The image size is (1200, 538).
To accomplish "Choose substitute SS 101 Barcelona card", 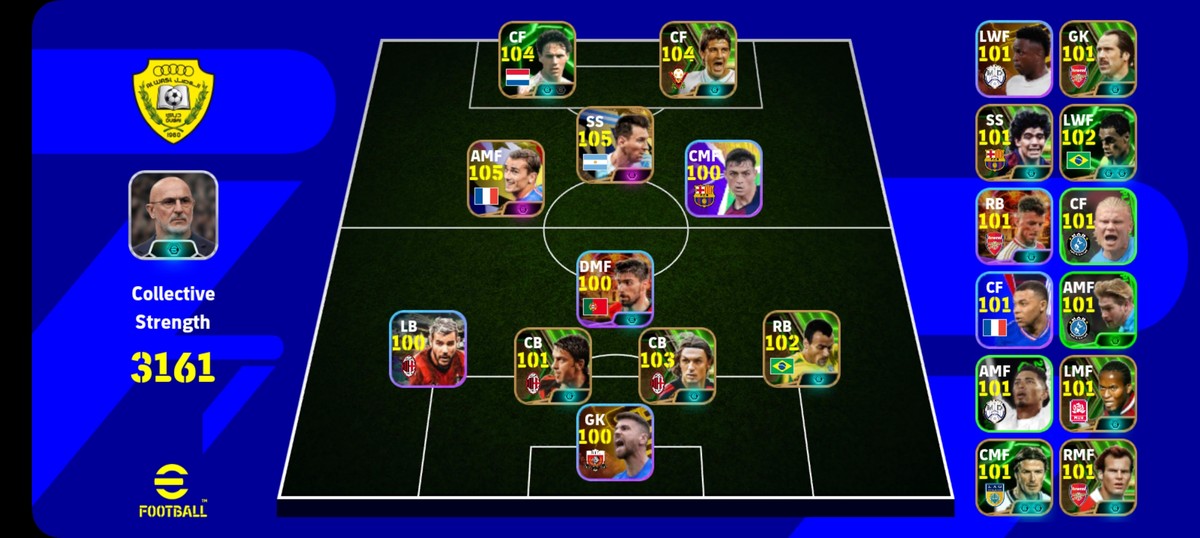I will [1014, 143].
